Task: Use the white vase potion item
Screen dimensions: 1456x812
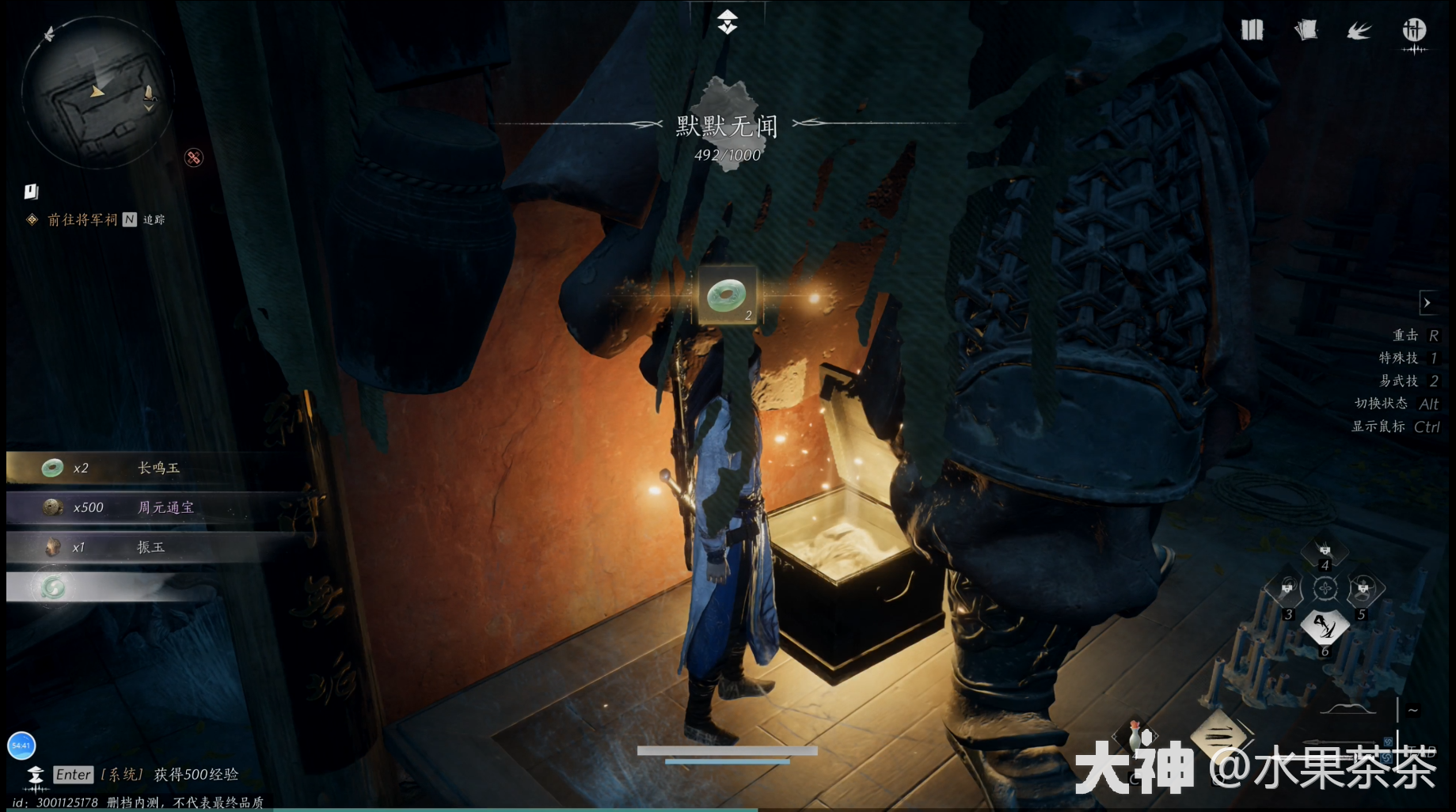Action: [1135, 736]
